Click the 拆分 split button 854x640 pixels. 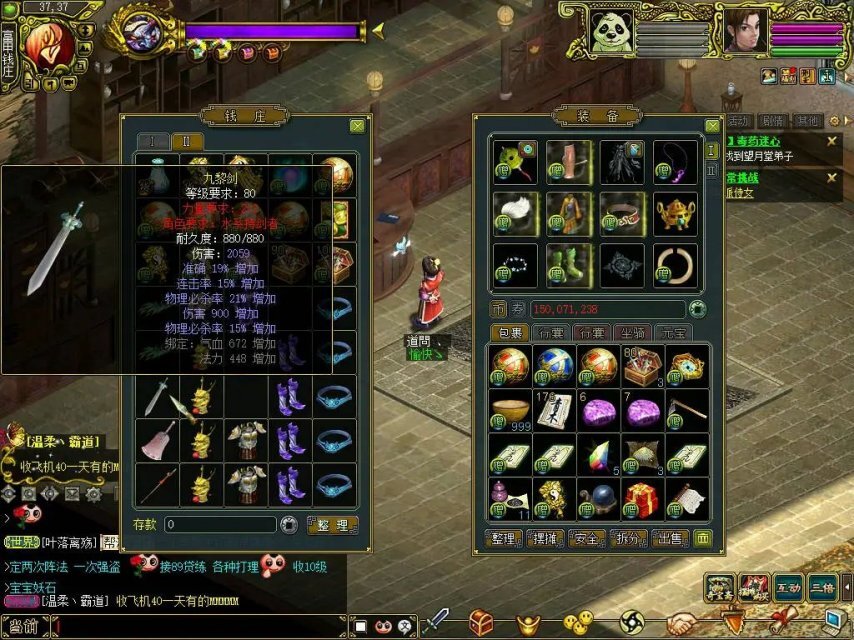pos(630,539)
